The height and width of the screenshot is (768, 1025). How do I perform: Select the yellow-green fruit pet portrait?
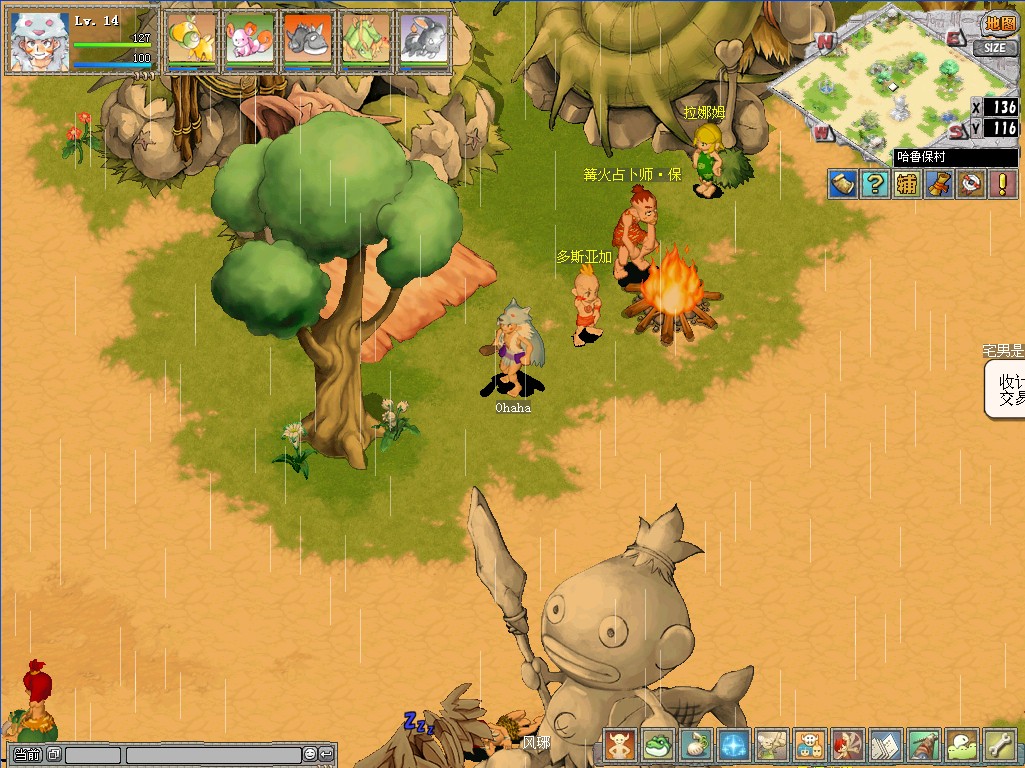pyautogui.click(x=192, y=42)
